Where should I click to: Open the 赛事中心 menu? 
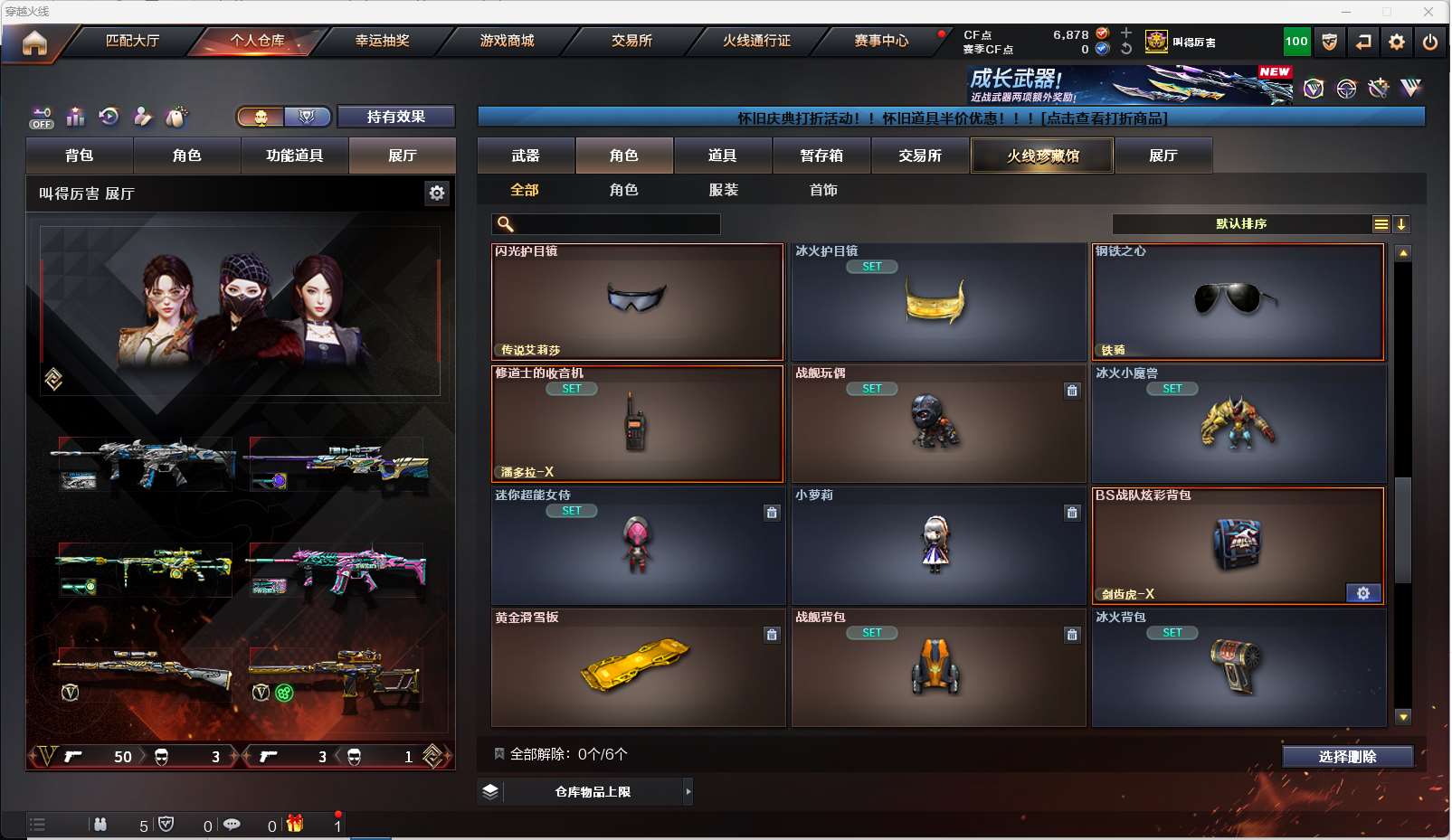tap(881, 41)
